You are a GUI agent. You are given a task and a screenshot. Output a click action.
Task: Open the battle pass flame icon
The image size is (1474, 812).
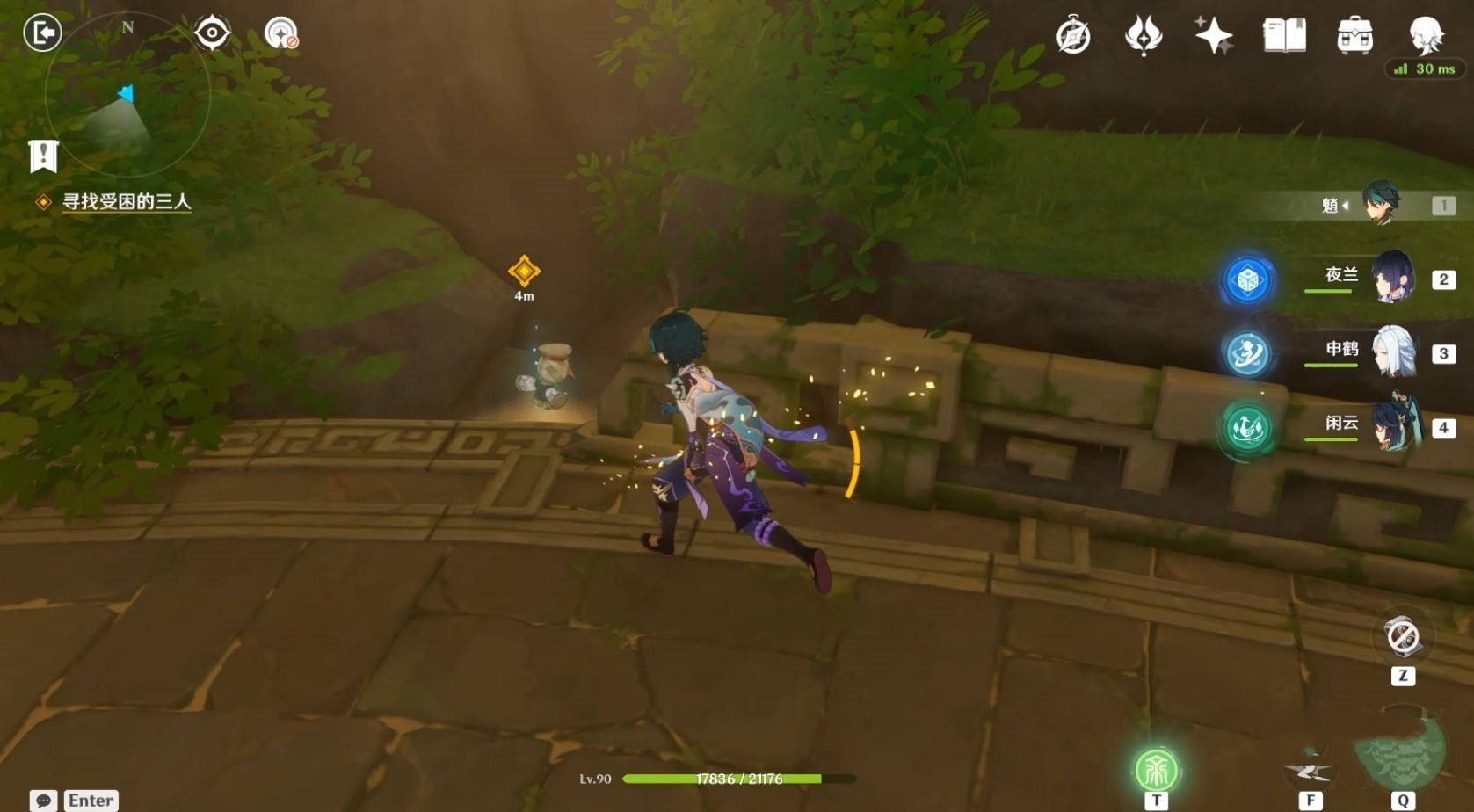1144,37
